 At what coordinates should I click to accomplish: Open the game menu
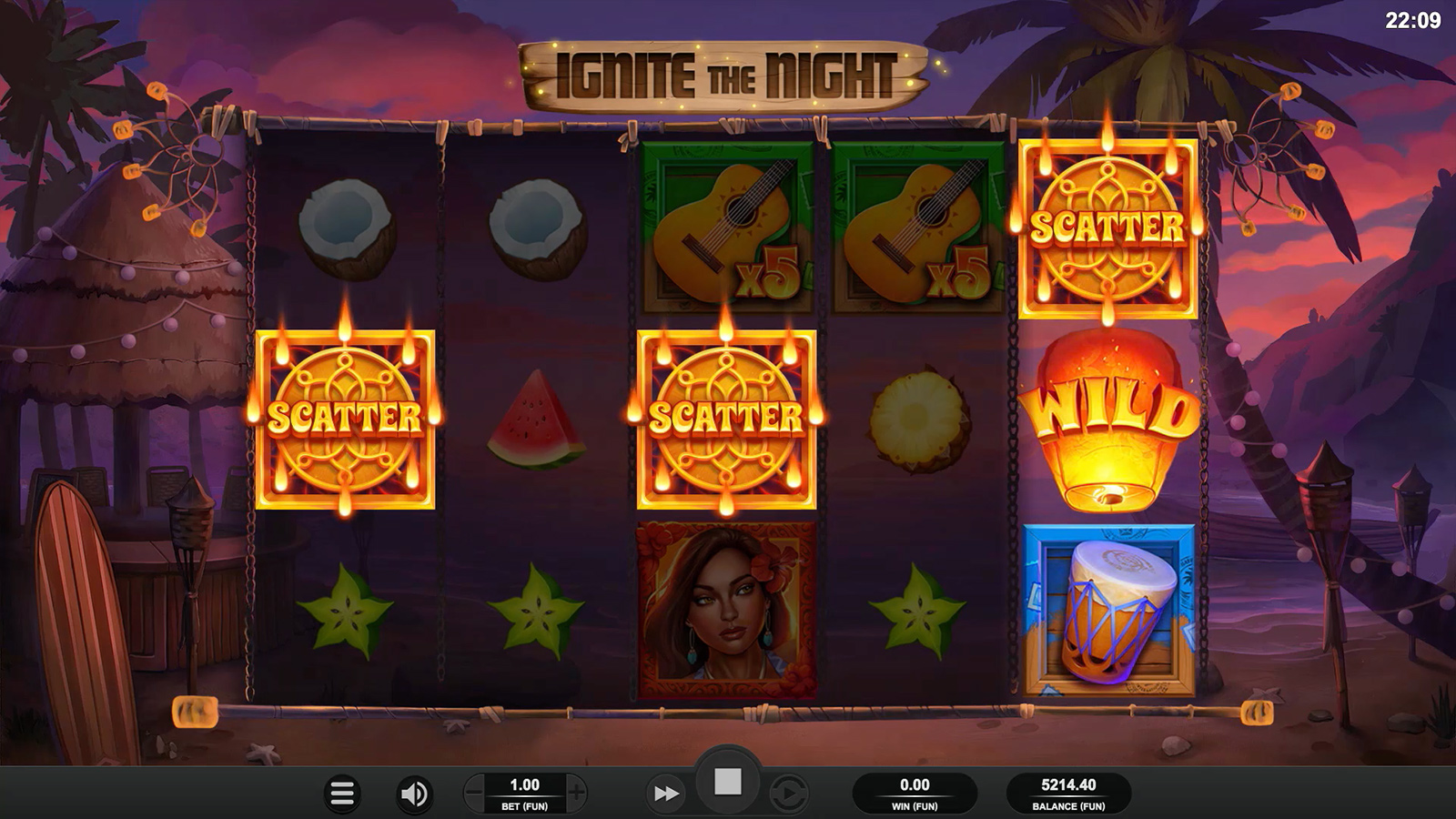tap(343, 792)
